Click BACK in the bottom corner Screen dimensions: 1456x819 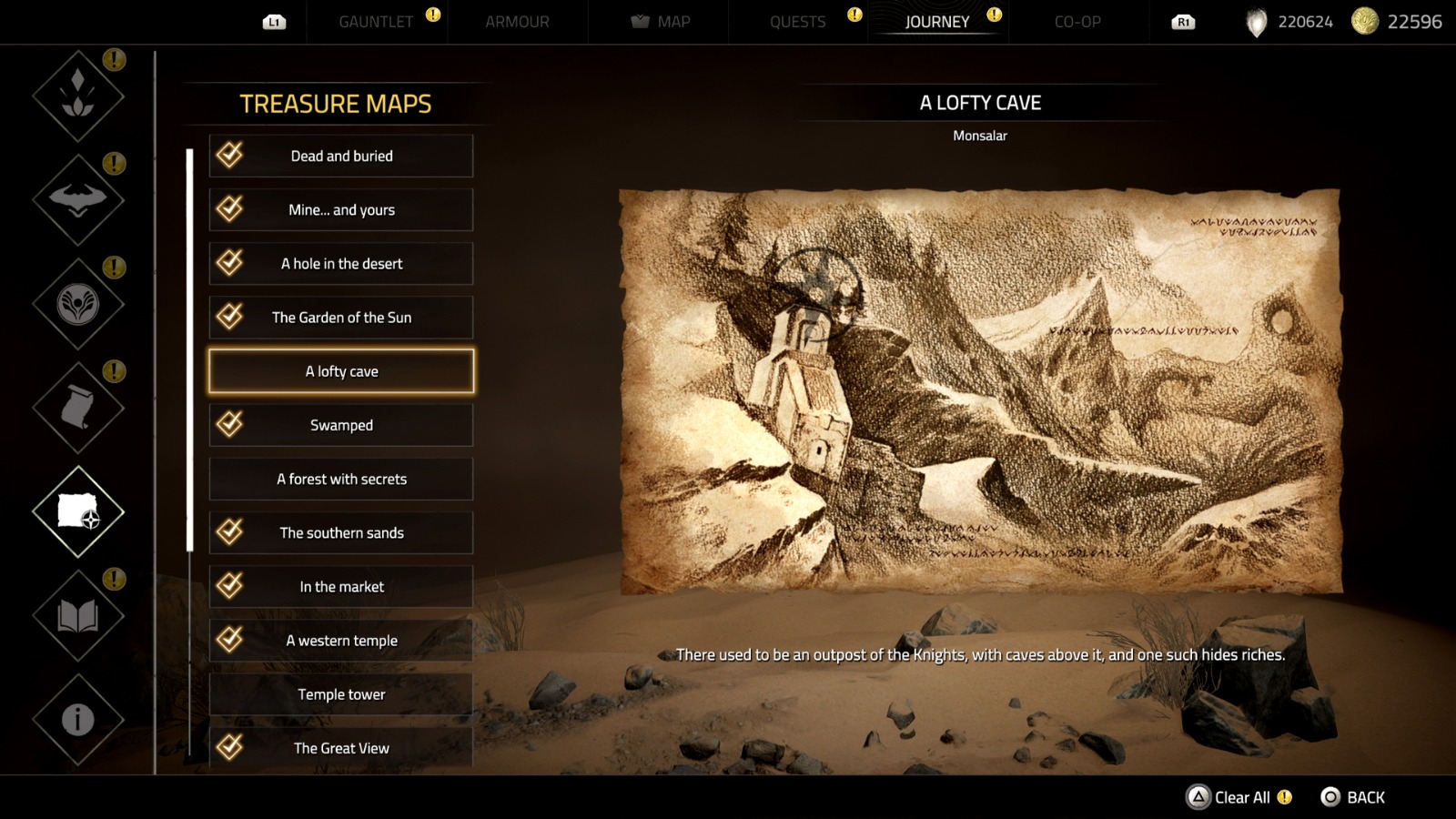pyautogui.click(x=1356, y=797)
